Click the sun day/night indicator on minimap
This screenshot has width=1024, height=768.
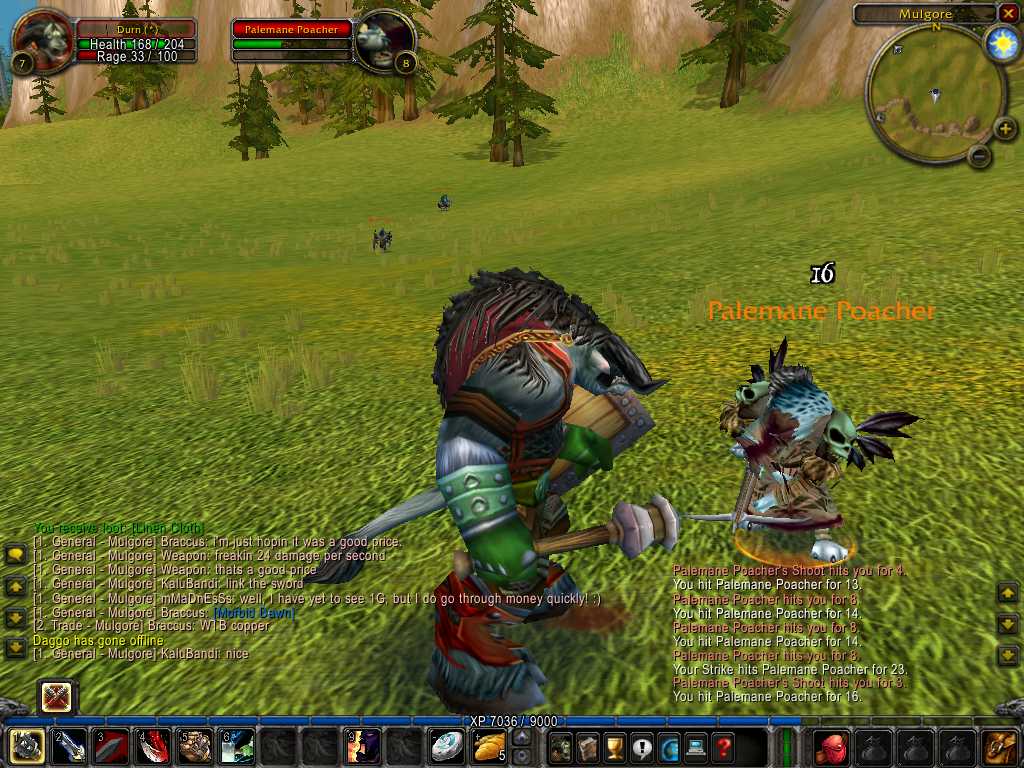(x=1001, y=44)
